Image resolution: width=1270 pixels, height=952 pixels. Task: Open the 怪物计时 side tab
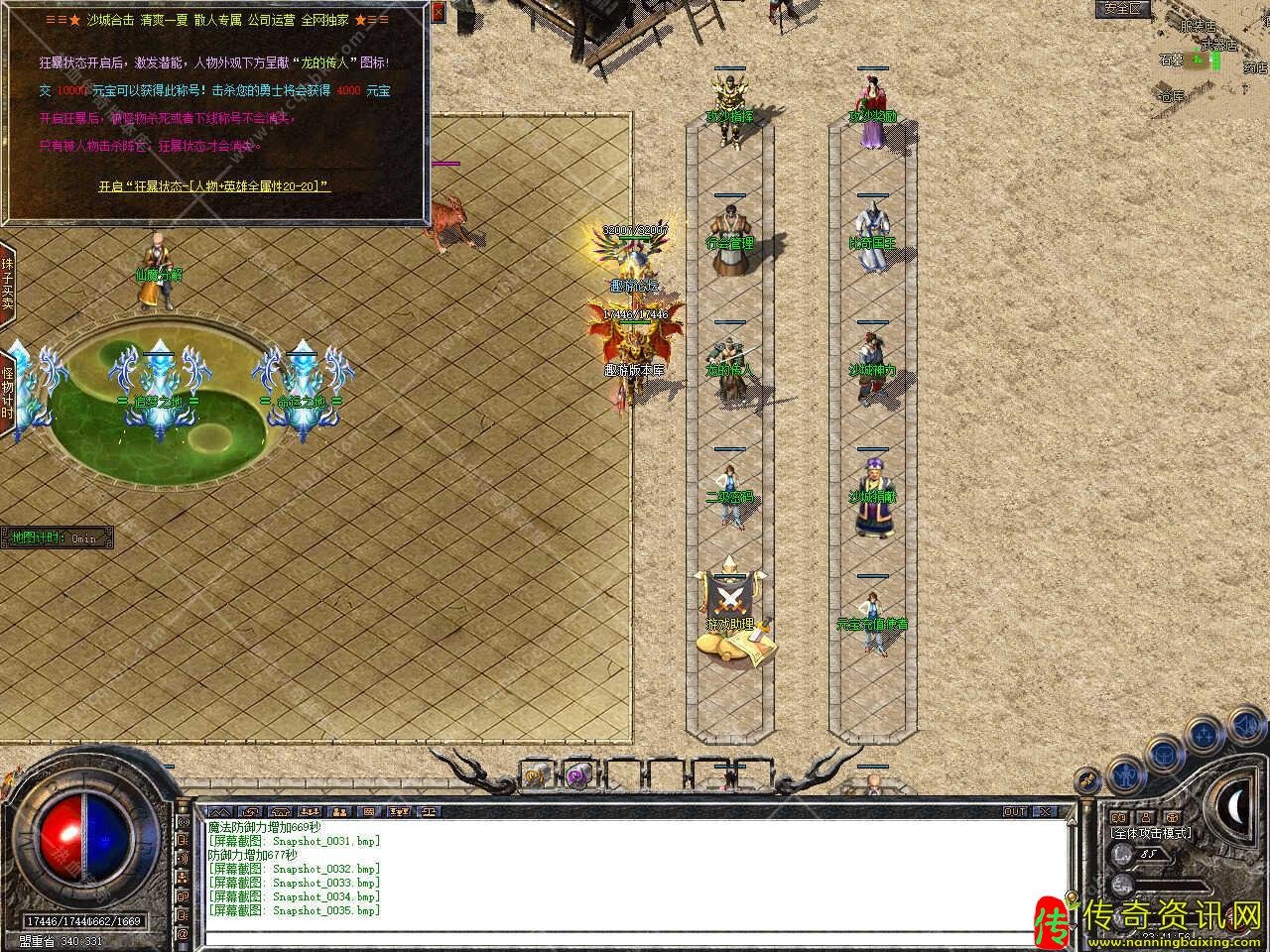7,394
